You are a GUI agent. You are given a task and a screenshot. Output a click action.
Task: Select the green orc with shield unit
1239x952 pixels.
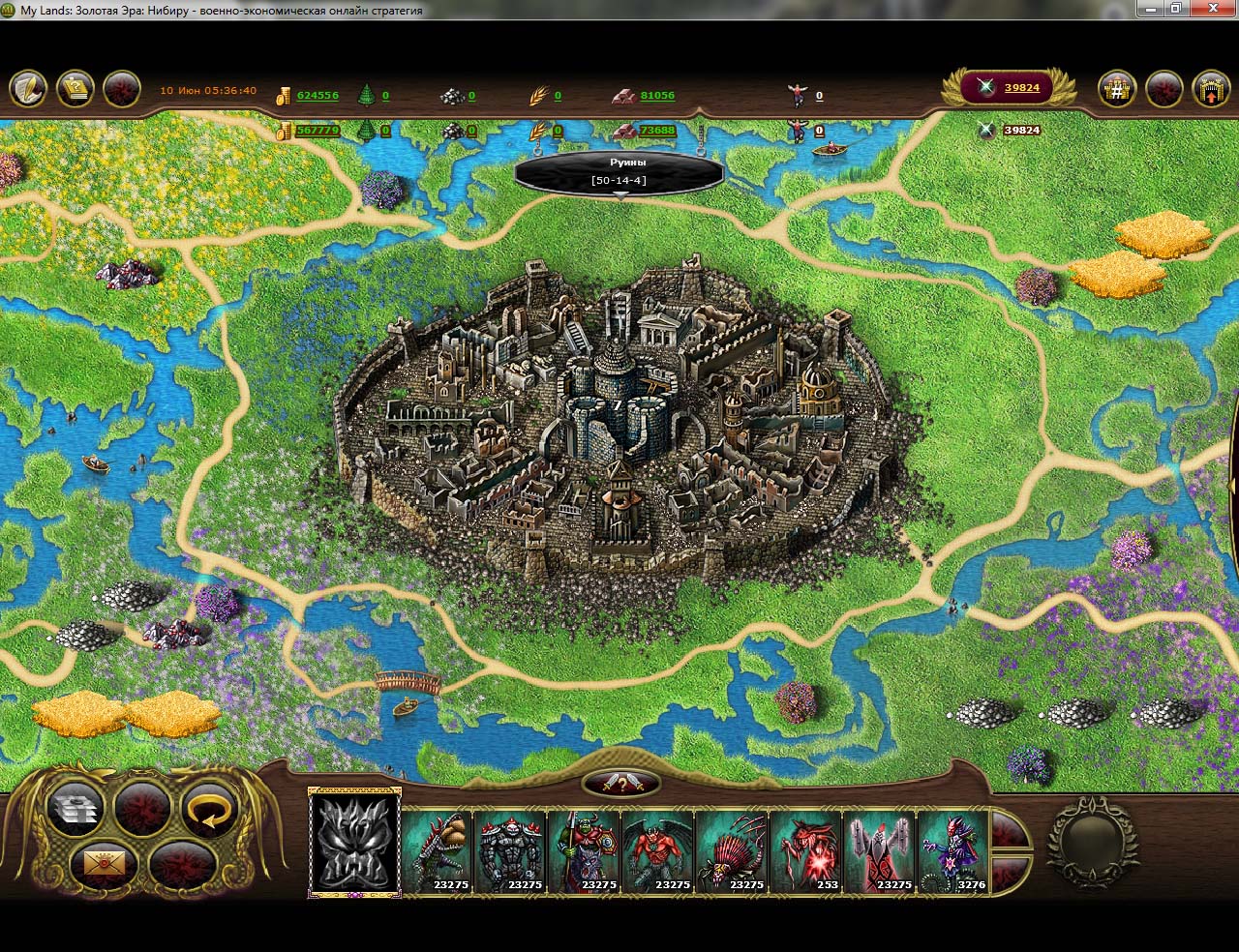click(584, 850)
